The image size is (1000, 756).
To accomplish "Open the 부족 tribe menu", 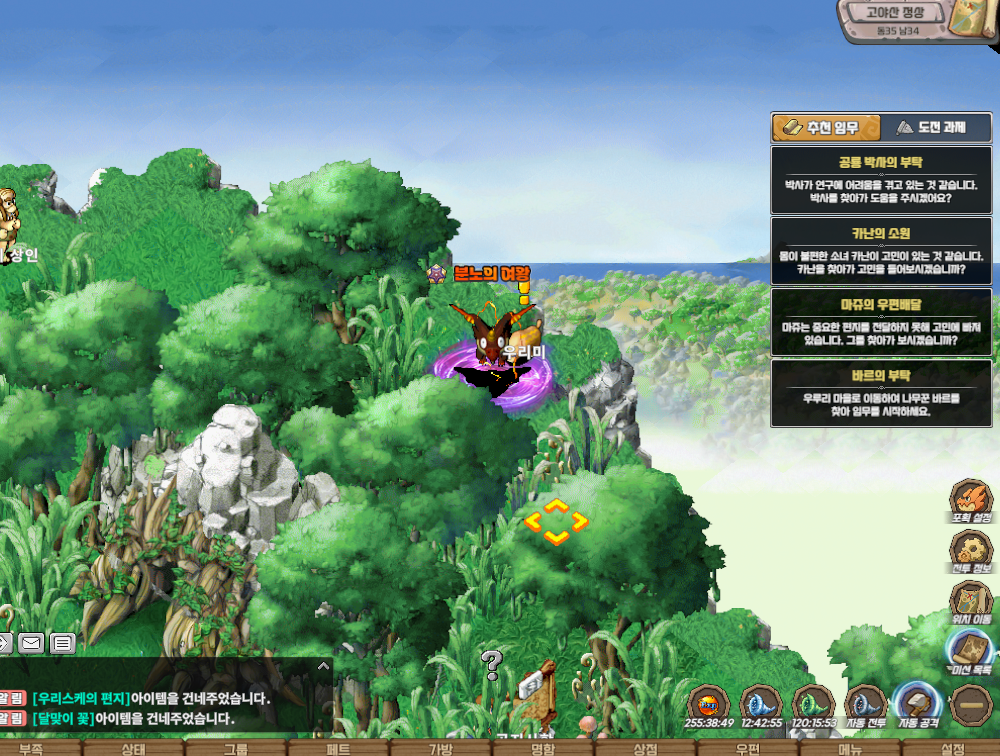I will (30, 748).
